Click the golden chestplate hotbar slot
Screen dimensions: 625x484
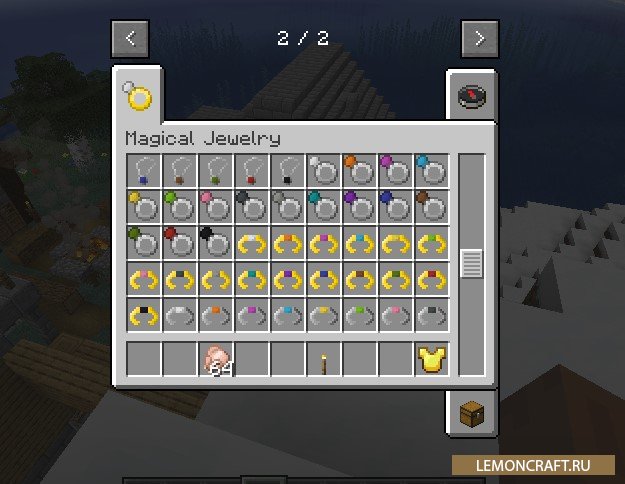click(x=433, y=360)
